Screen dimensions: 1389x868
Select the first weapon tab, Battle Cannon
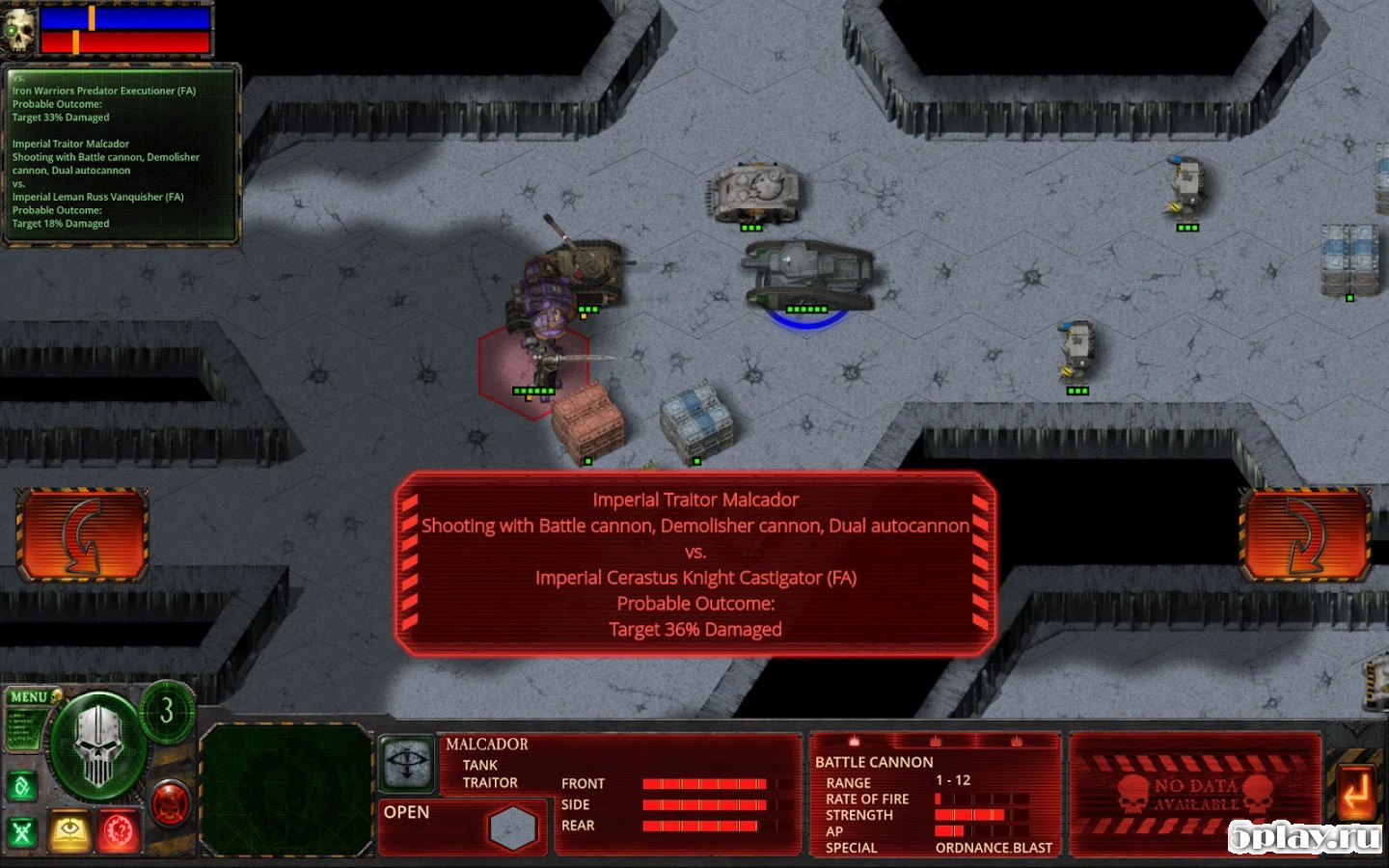click(x=854, y=742)
